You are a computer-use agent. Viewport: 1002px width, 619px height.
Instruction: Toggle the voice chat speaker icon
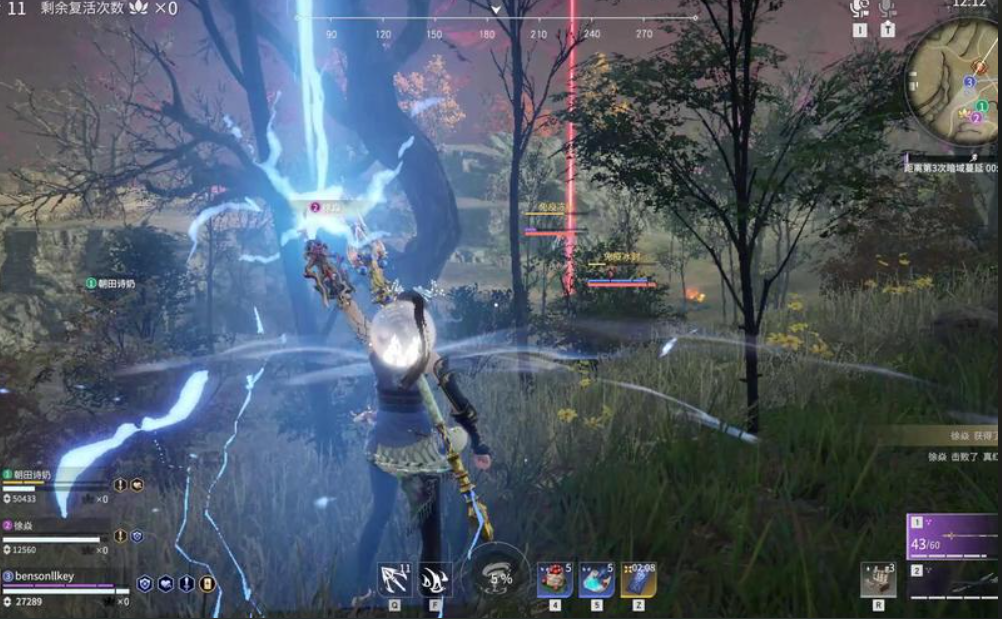[858, 9]
